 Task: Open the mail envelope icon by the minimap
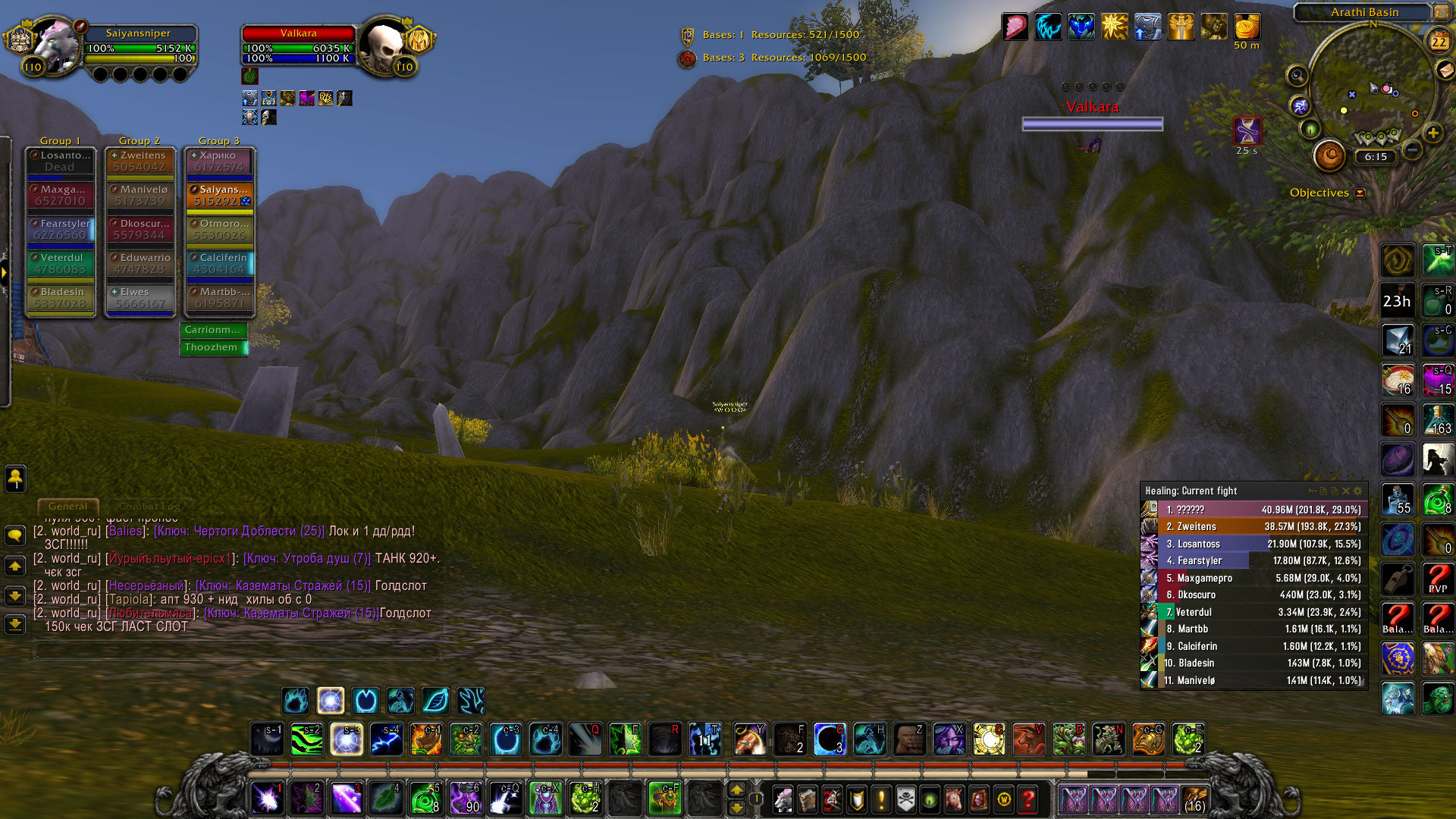[1445, 69]
